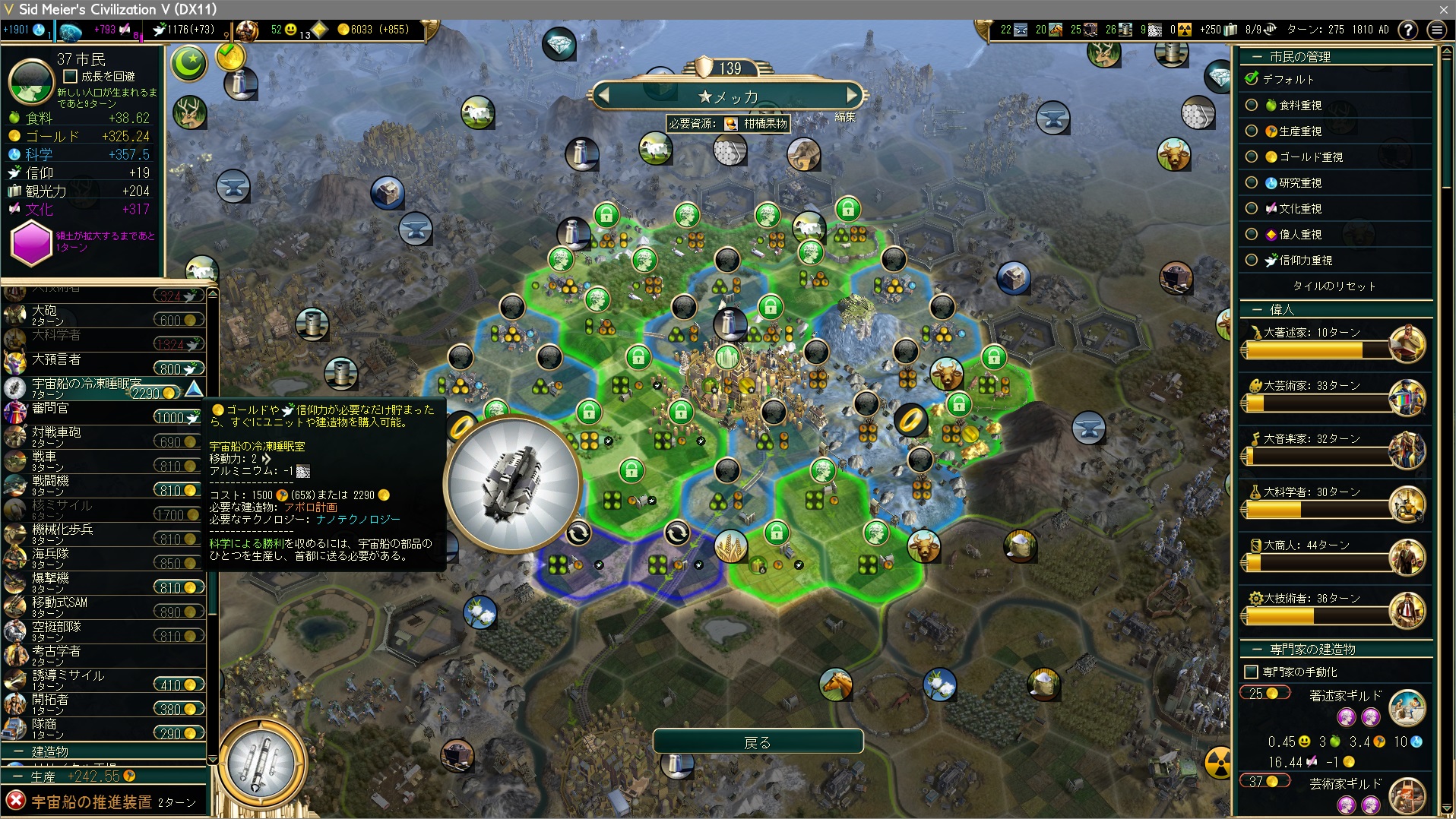This screenshot has height=819, width=1456.
Task: Click the 戻る return button
Action: pos(758,742)
